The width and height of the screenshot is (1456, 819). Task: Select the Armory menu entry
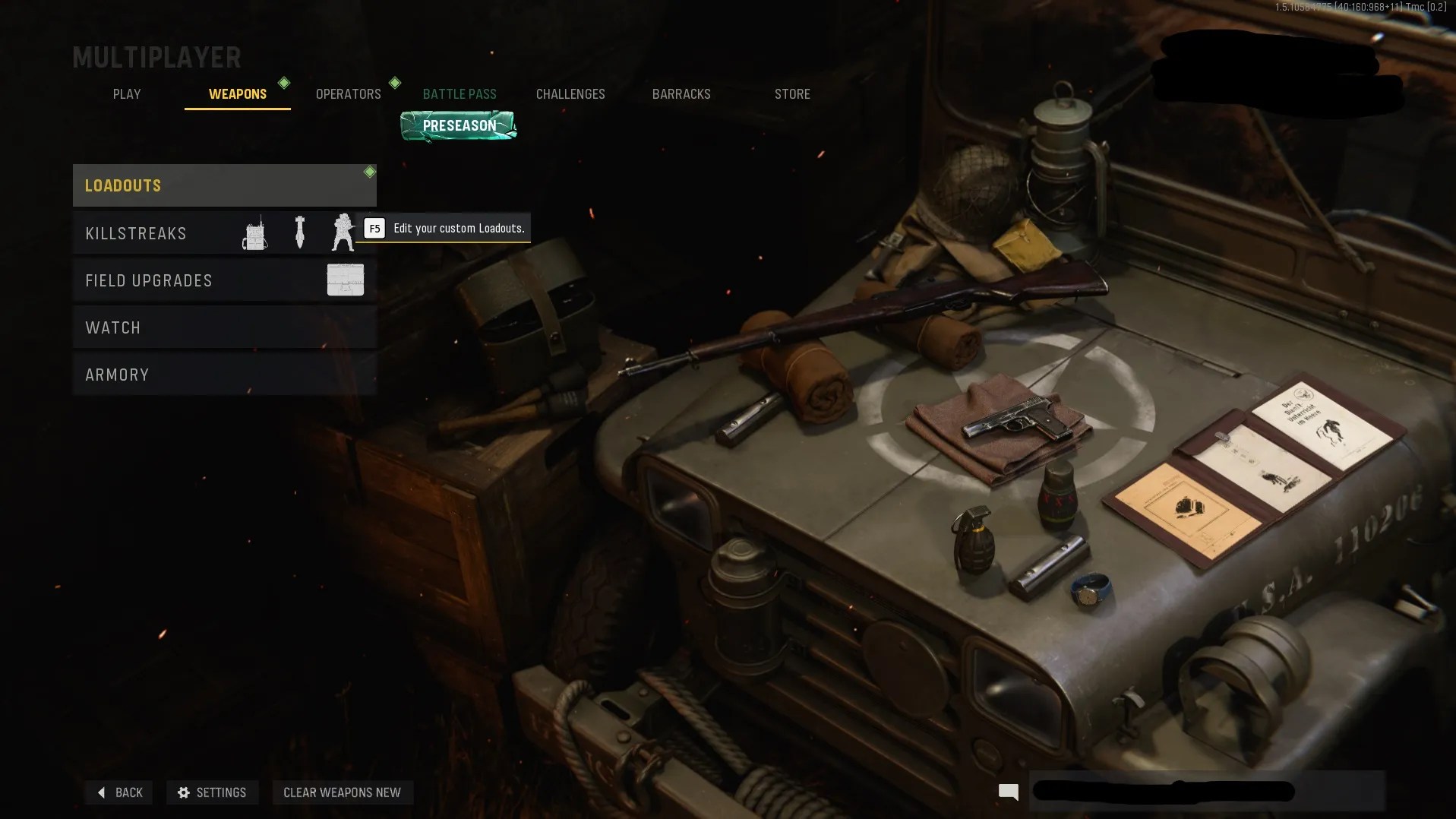[x=118, y=374]
